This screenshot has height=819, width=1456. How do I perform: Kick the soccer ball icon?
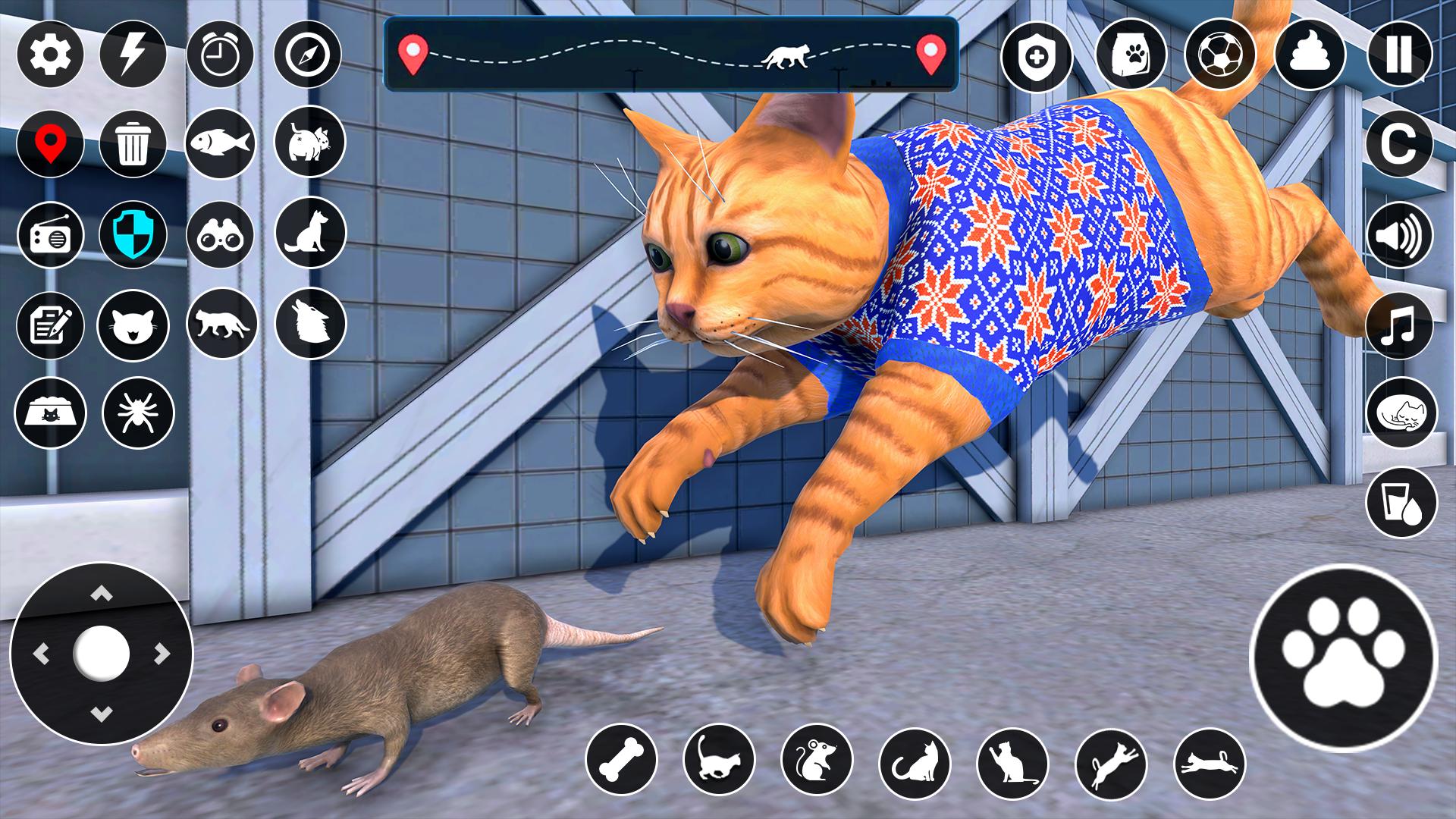click(x=1220, y=55)
